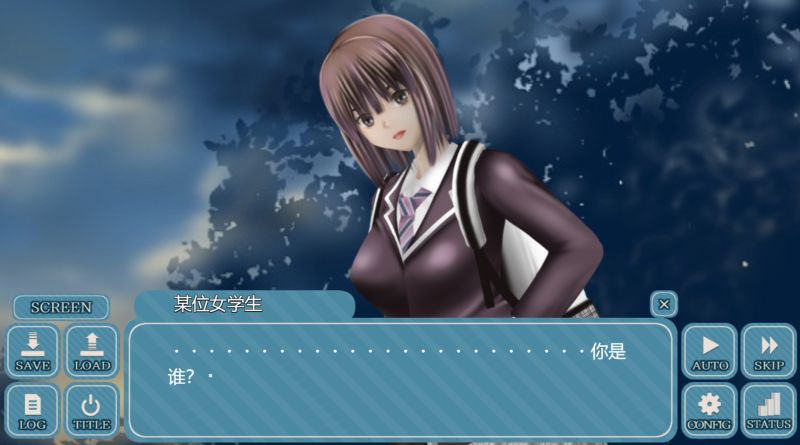Screen dimensions: 800x445
Task: Activate SKIP to fast-forward dialogue
Action: click(x=769, y=352)
